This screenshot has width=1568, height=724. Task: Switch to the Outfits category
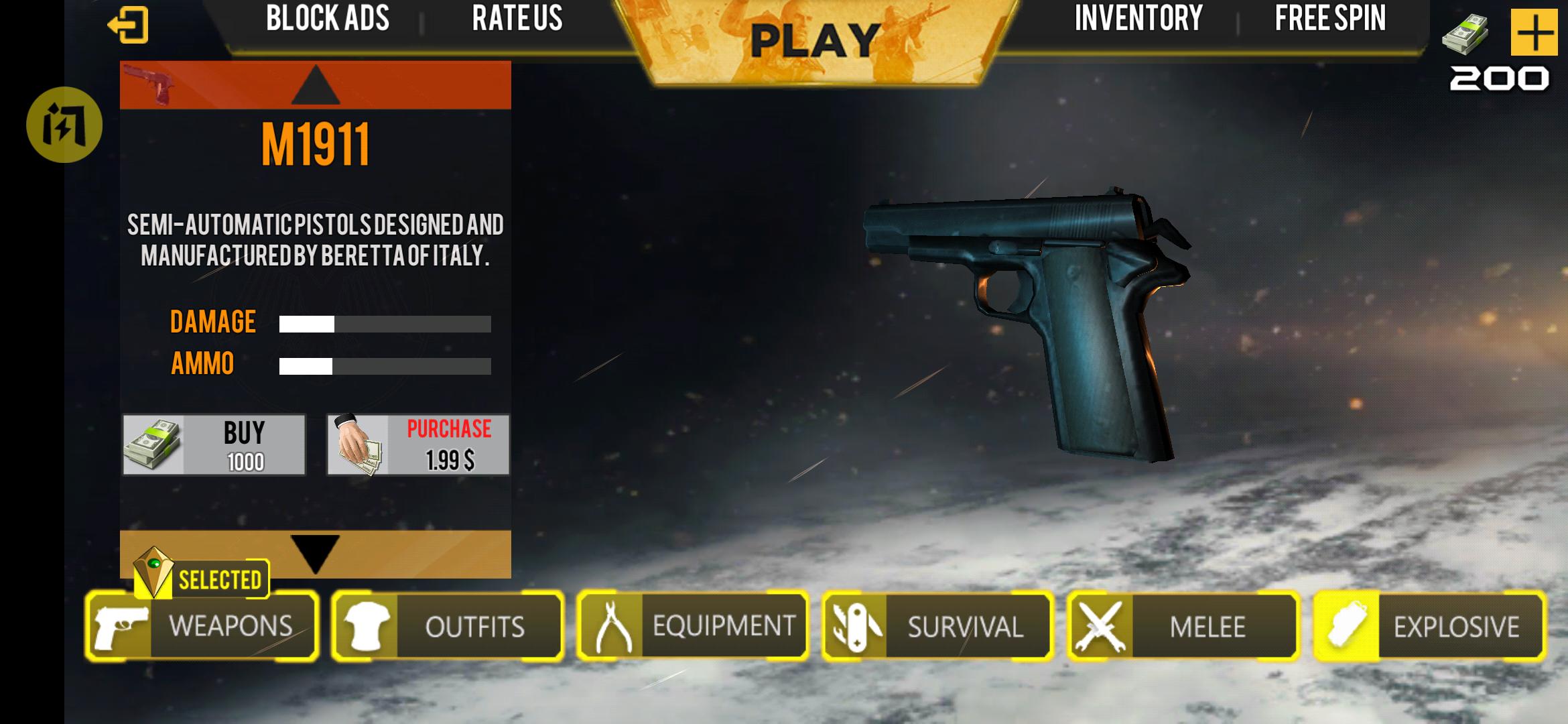tap(448, 626)
